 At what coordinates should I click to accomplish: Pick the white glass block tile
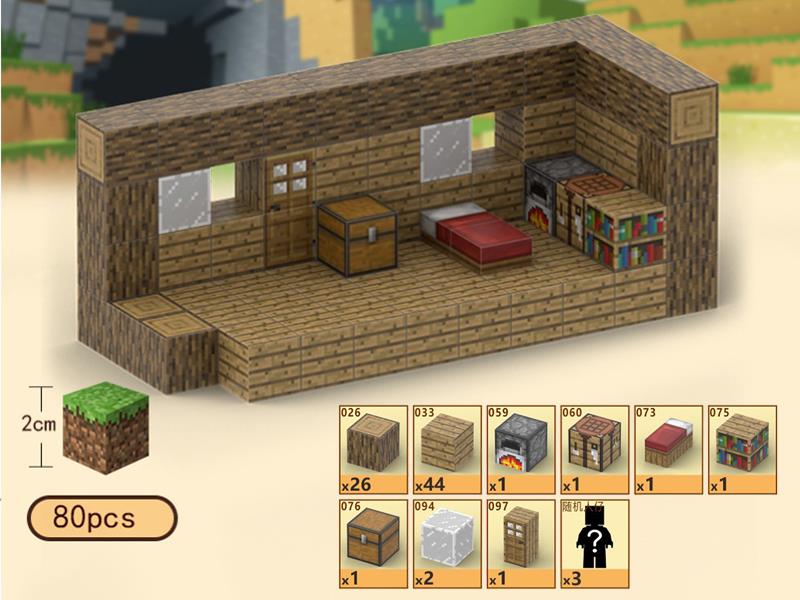[445, 542]
